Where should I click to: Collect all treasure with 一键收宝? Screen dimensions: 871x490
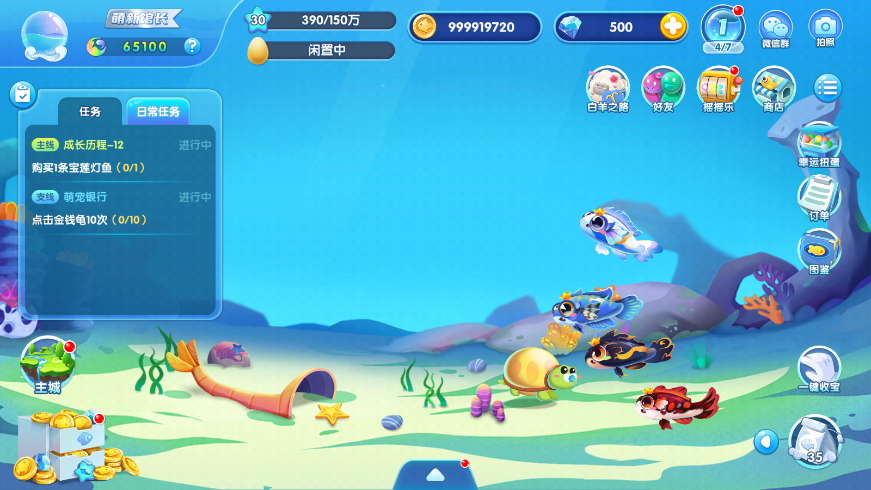[x=818, y=369]
